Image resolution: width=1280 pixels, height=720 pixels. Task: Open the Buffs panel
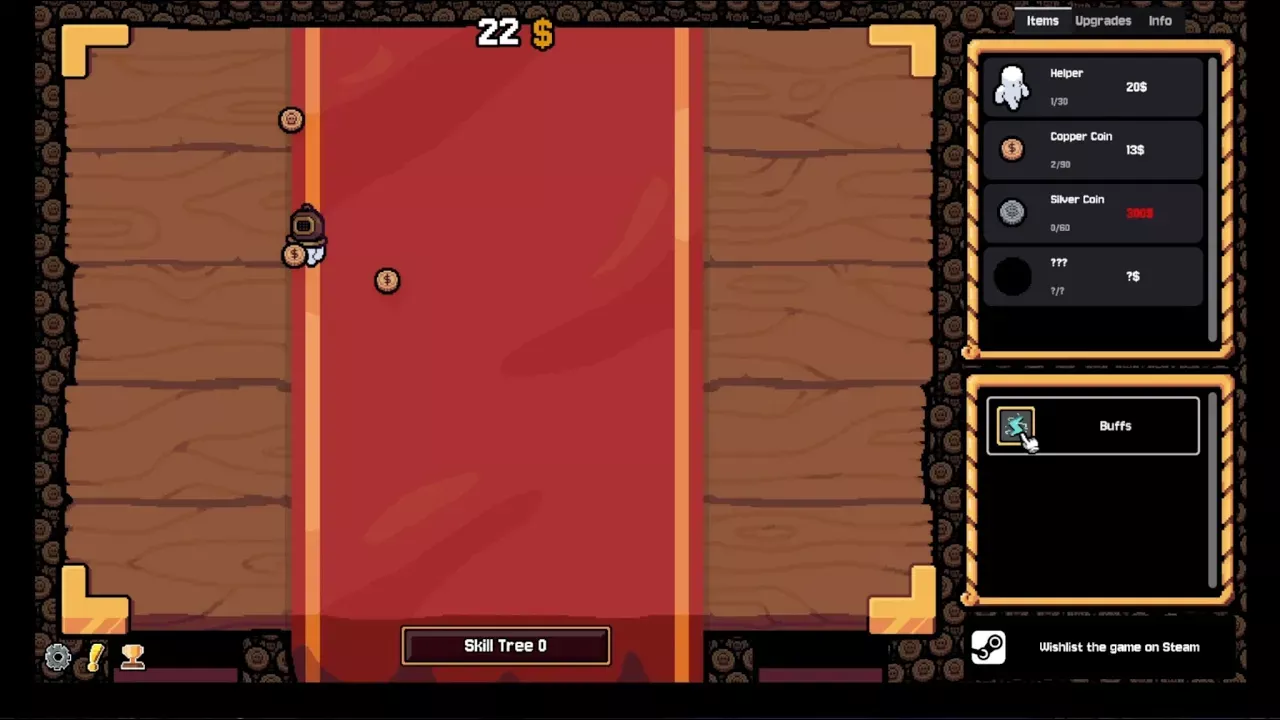click(1093, 426)
